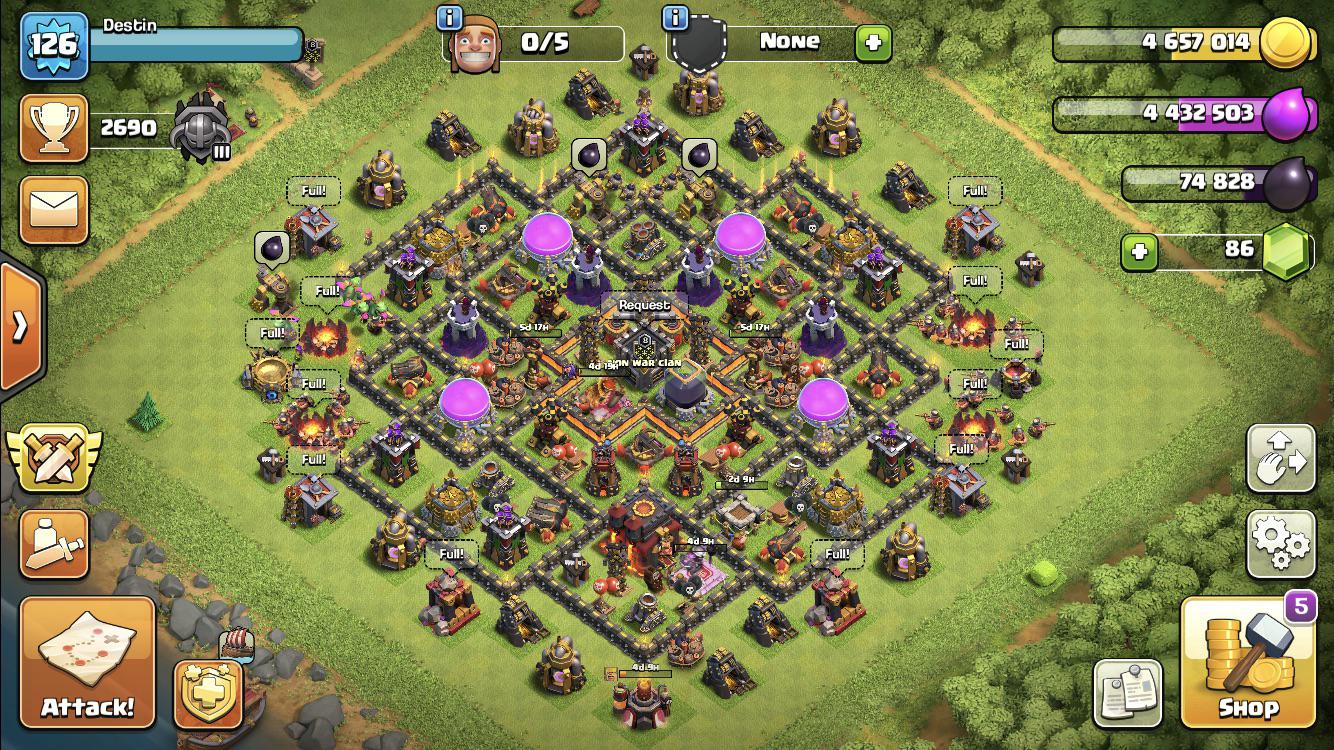
Task: Click the purple elixir storage progress bar
Action: click(x=1190, y=113)
